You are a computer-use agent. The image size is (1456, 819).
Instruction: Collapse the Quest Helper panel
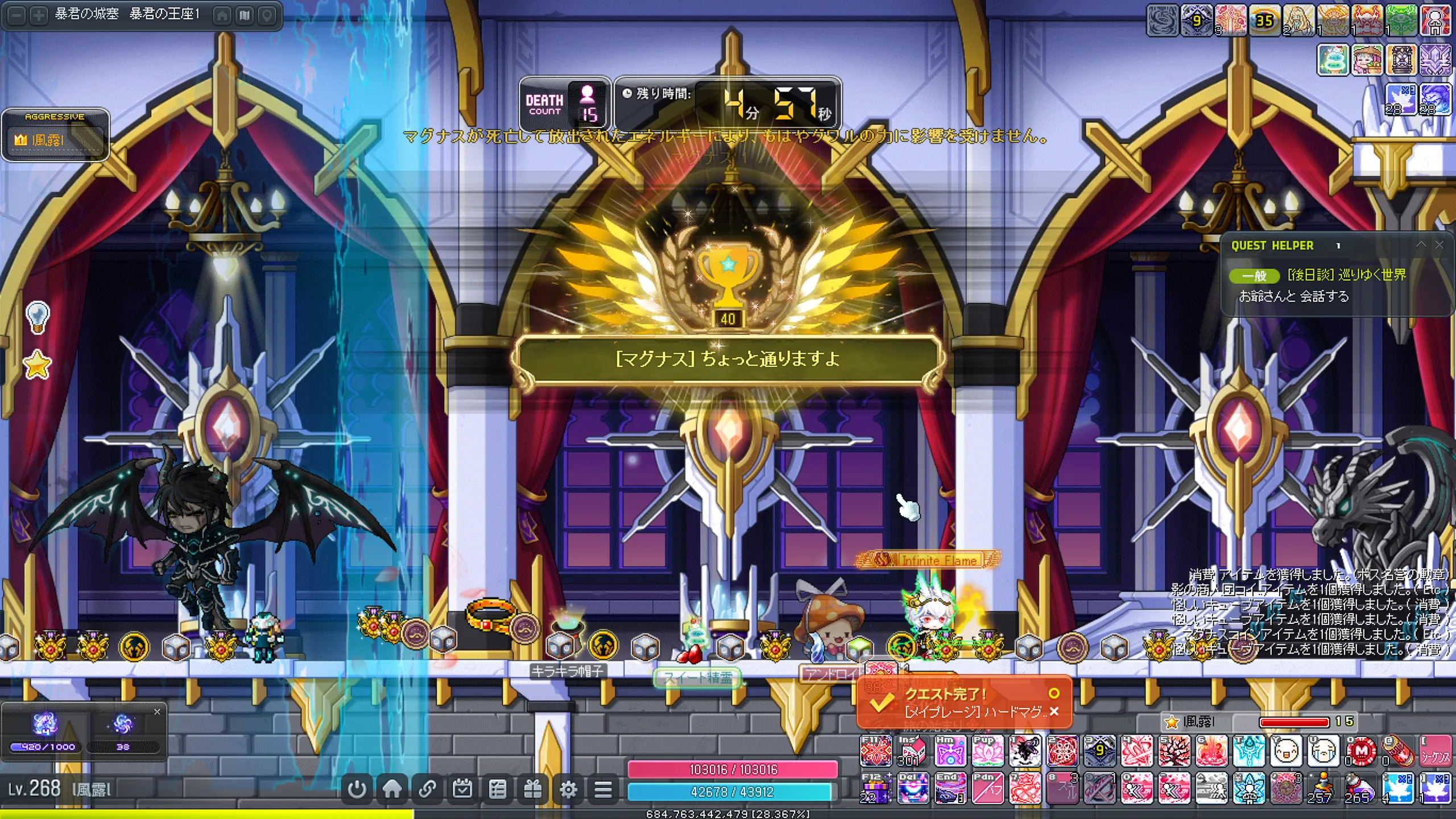point(1421,245)
